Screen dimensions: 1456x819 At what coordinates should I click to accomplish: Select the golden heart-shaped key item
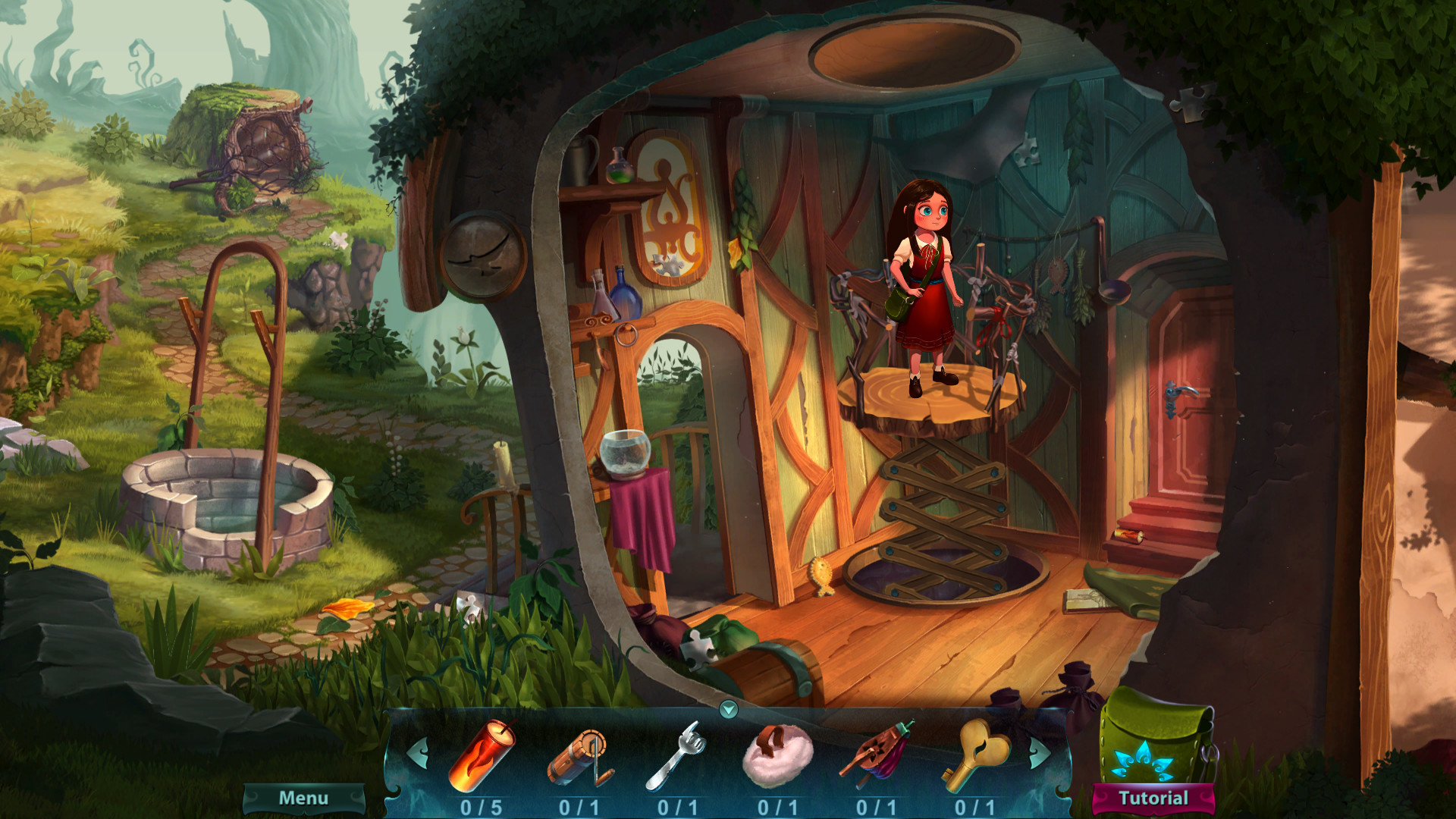tap(974, 755)
